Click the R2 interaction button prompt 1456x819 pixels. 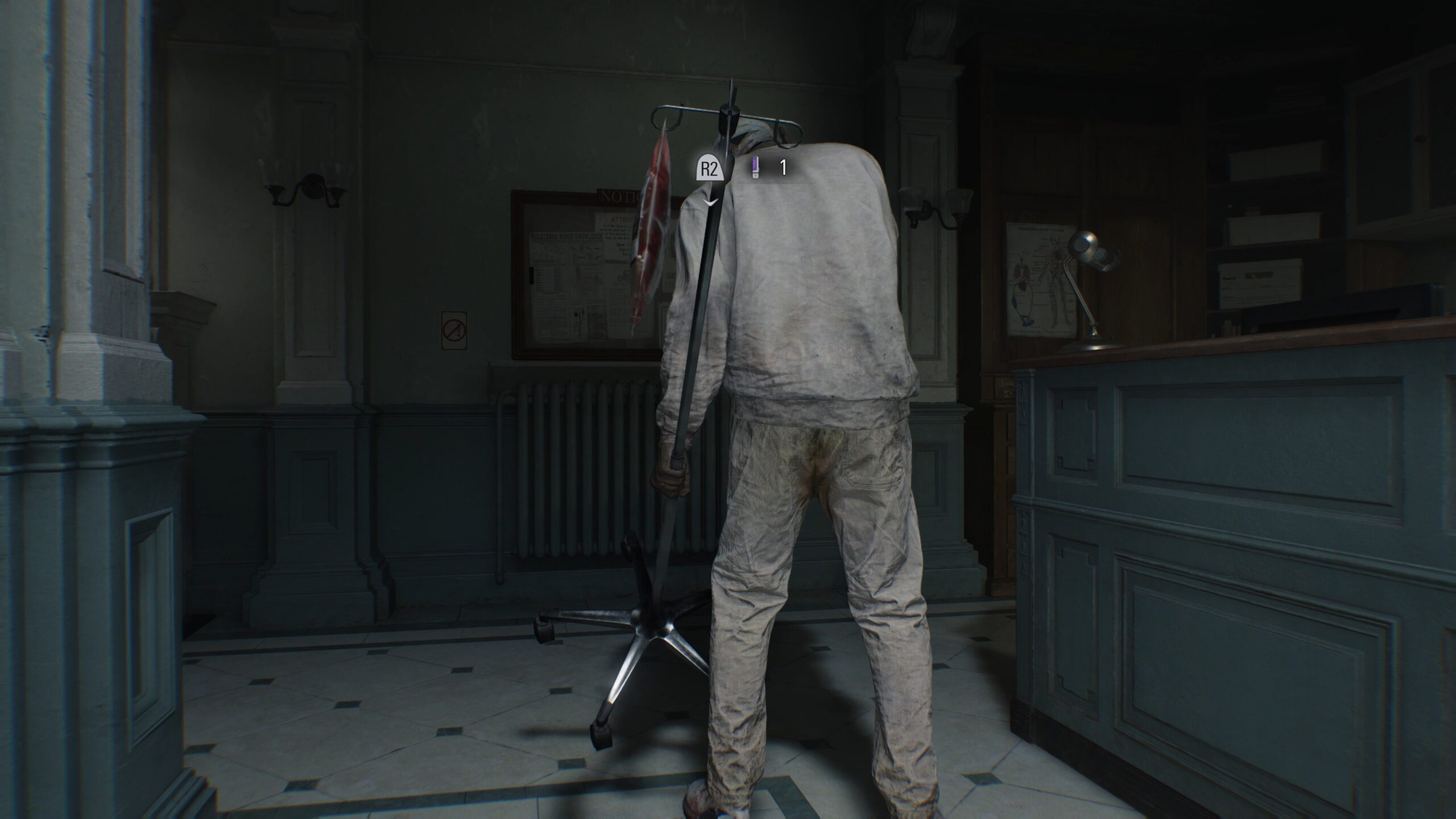pos(709,169)
